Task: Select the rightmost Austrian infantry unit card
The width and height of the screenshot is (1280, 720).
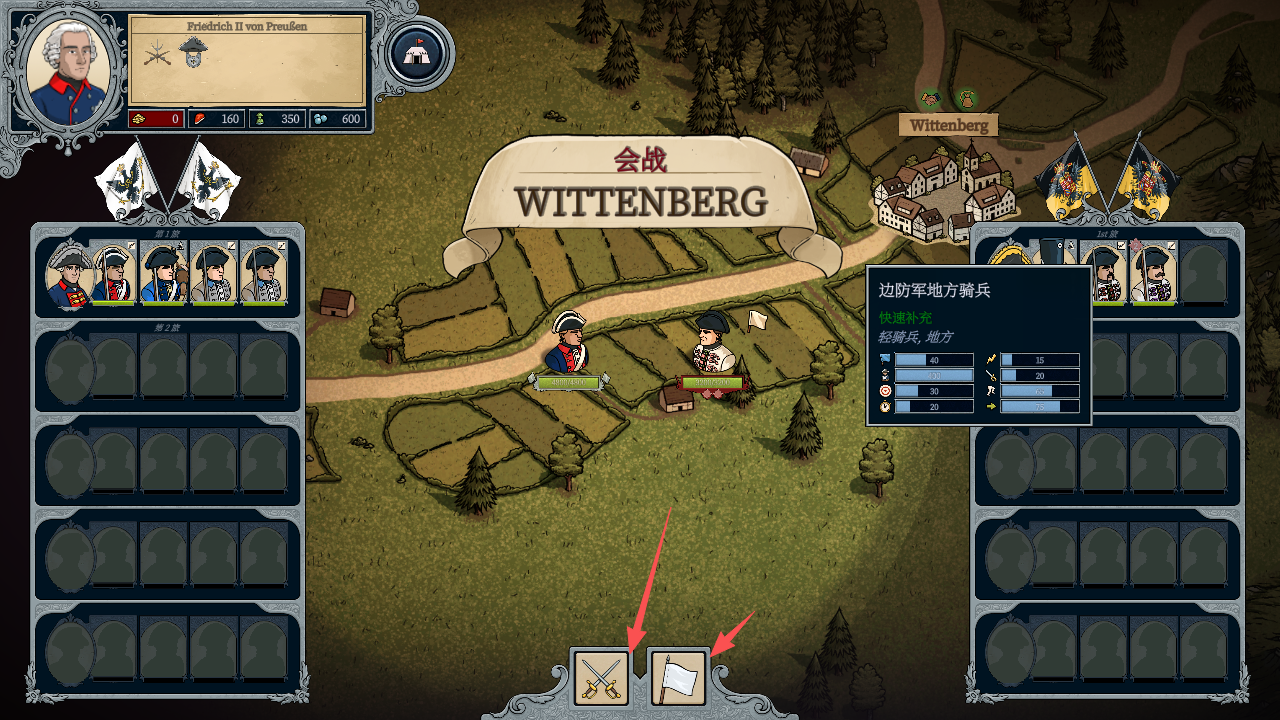Action: (1151, 272)
